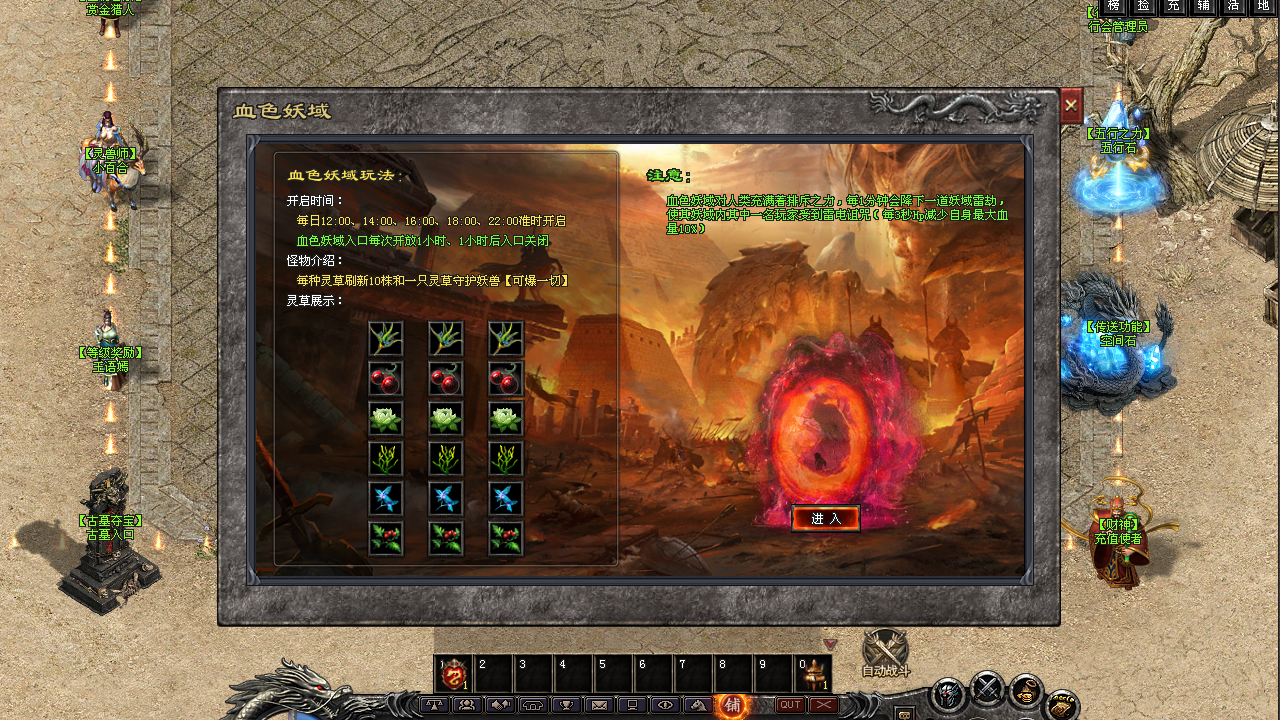This screenshot has width=1280, height=720.
Task: Open the mail envelope button
Action: click(x=599, y=705)
